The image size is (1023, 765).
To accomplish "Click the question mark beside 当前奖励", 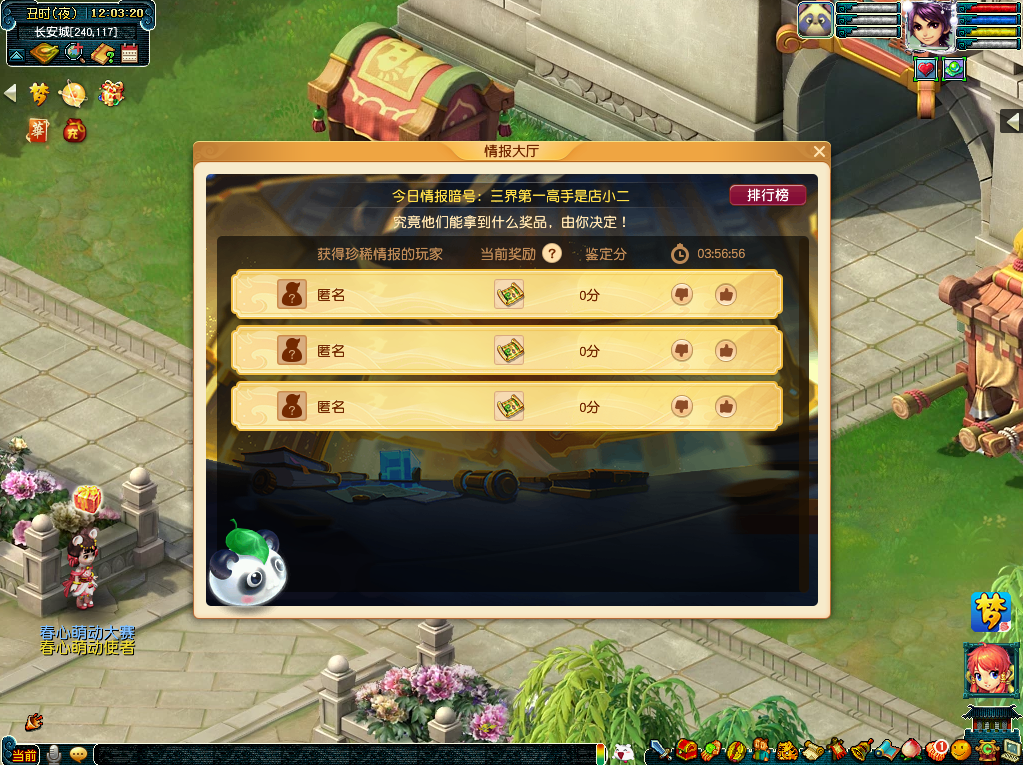I will point(552,254).
